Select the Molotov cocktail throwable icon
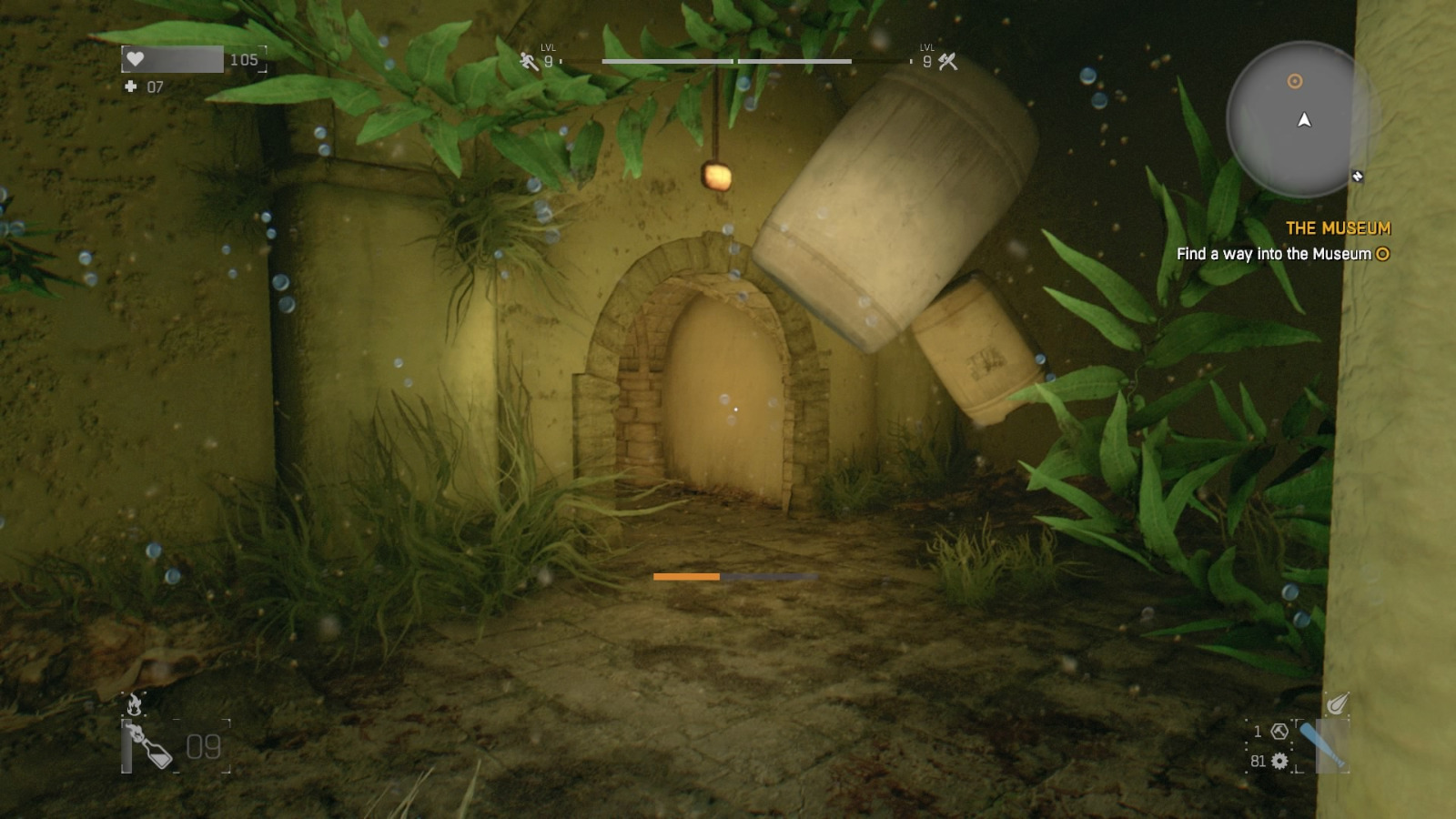This screenshot has width=1456, height=819. pos(151,747)
